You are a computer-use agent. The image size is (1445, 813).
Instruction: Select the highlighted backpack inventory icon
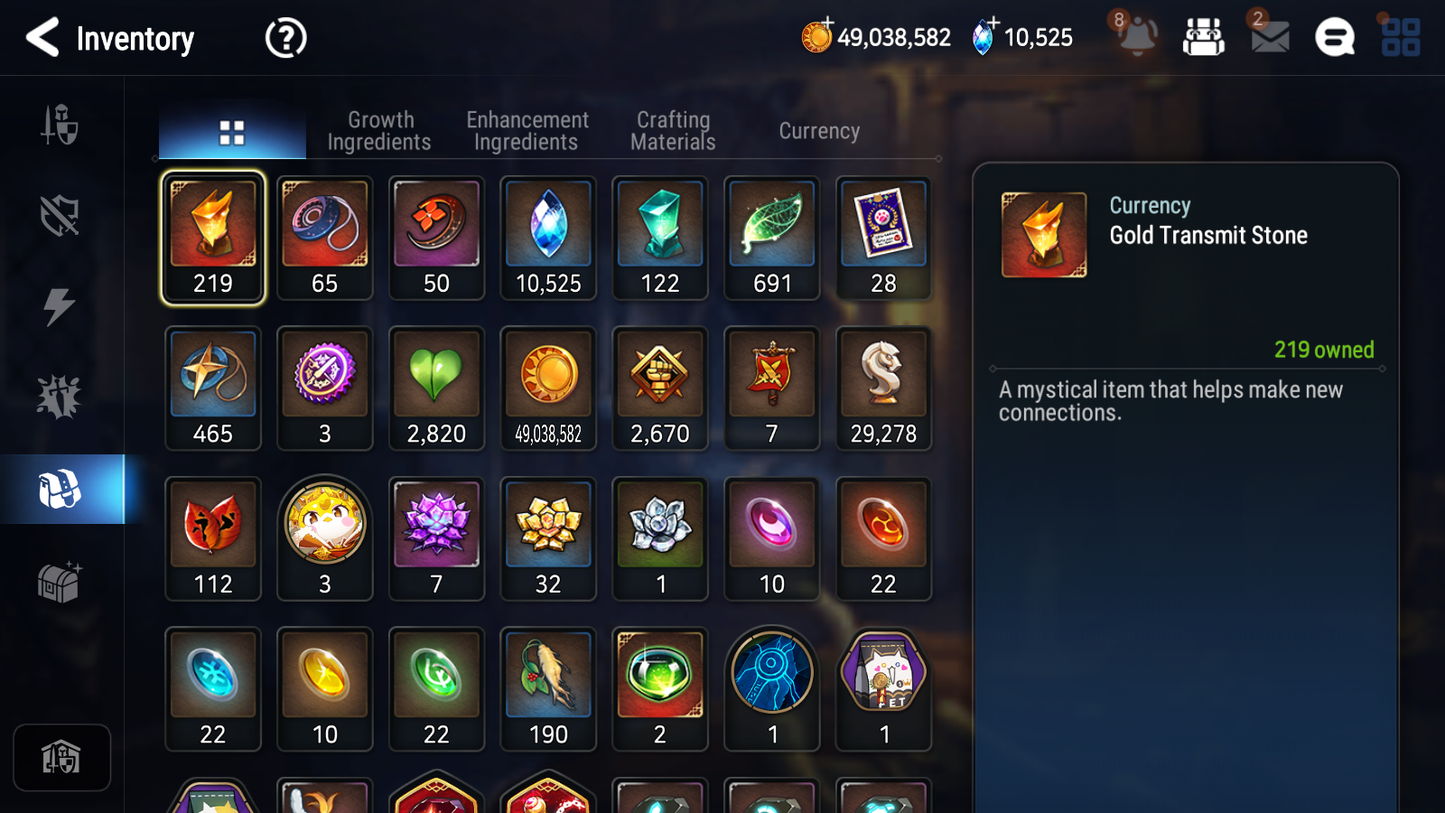click(60, 488)
